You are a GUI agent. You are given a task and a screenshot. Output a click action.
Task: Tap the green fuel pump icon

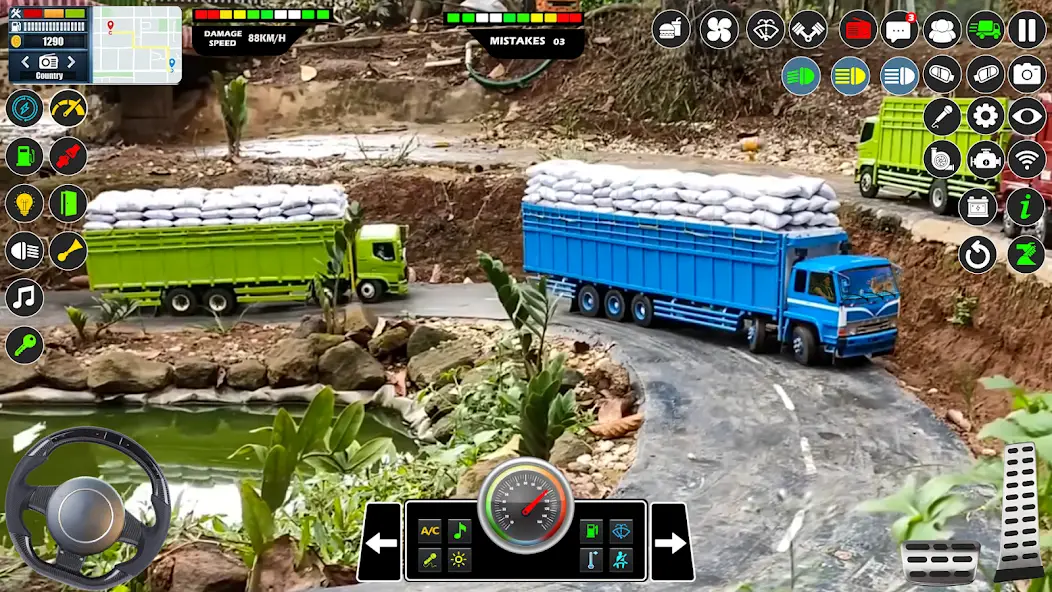click(24, 156)
